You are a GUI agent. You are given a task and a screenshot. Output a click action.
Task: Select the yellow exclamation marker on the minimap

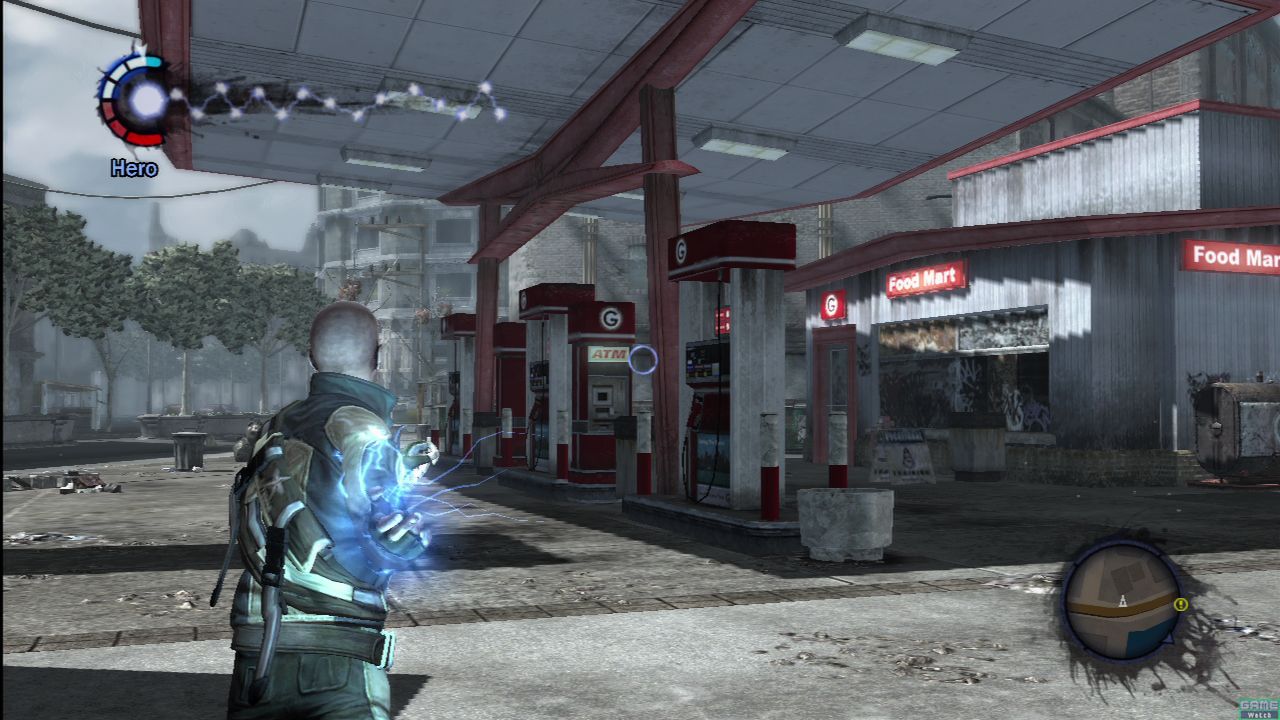(1181, 604)
